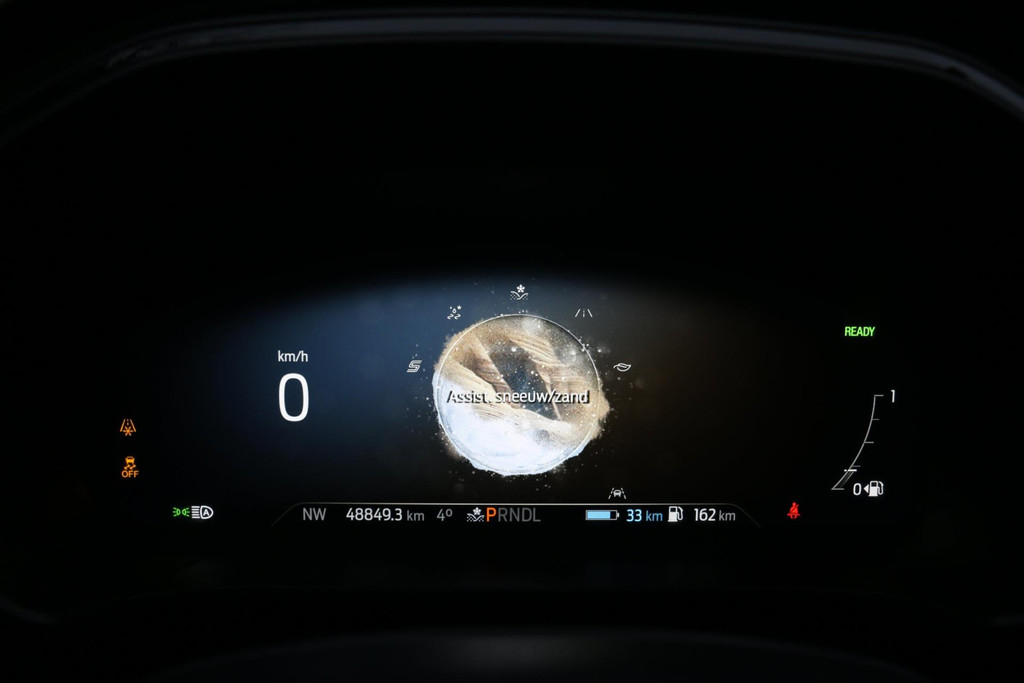Switch to the normal road drive mode

click(x=584, y=313)
